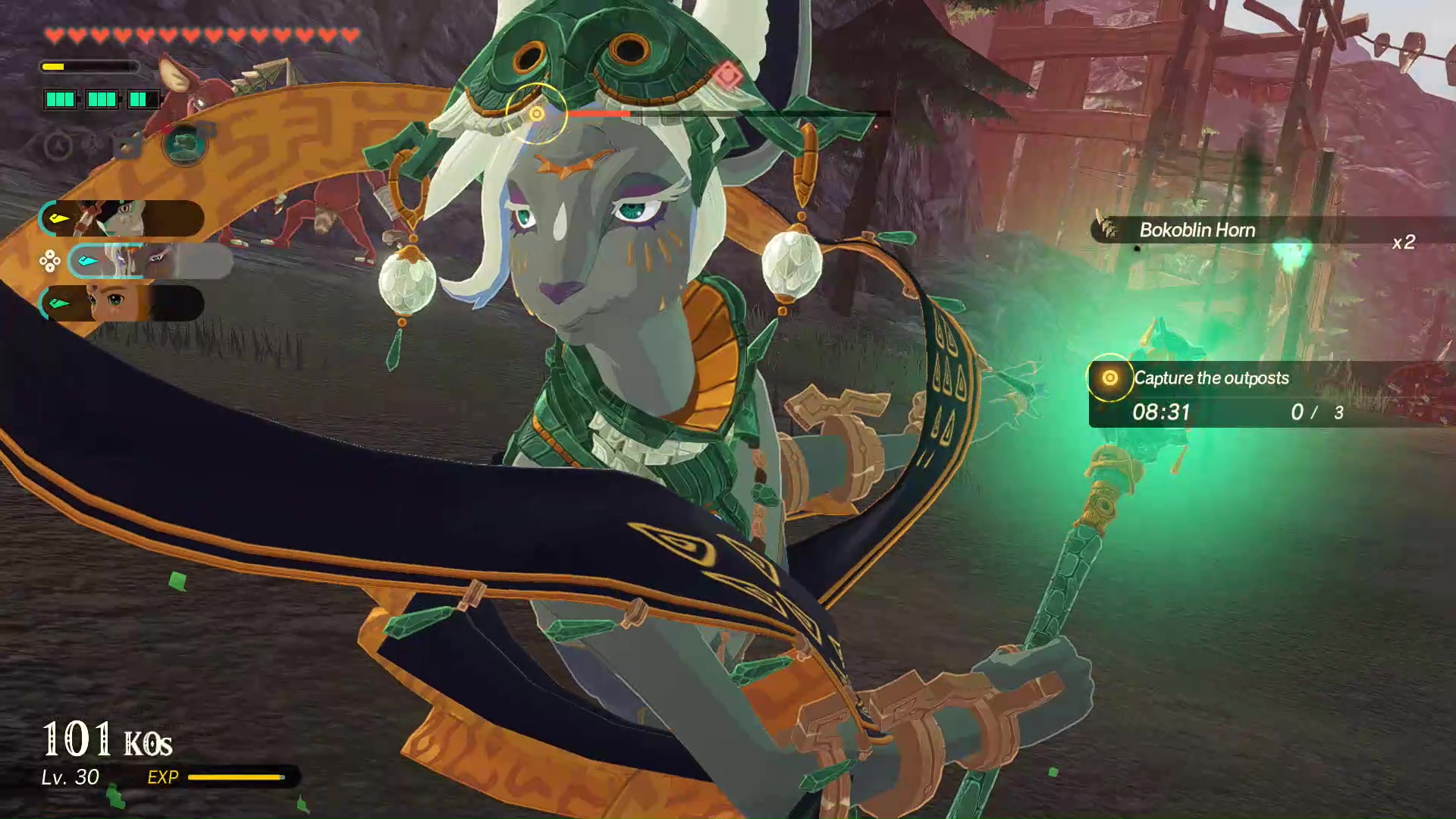
Task: Click the green arrow emblem on third character portrait
Action: tap(59, 302)
